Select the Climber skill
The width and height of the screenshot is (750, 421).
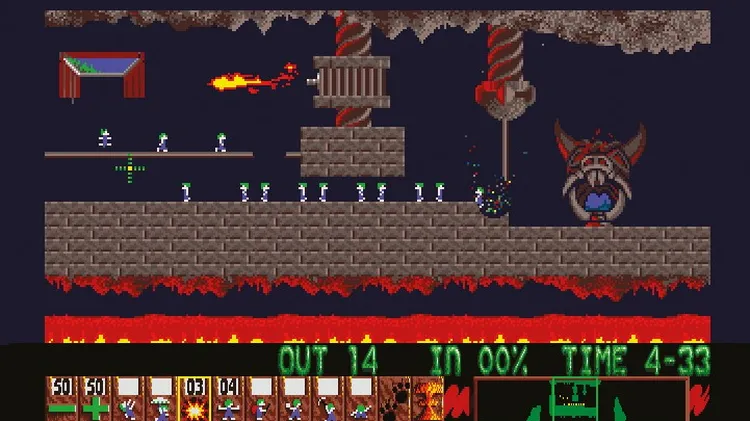(128, 400)
